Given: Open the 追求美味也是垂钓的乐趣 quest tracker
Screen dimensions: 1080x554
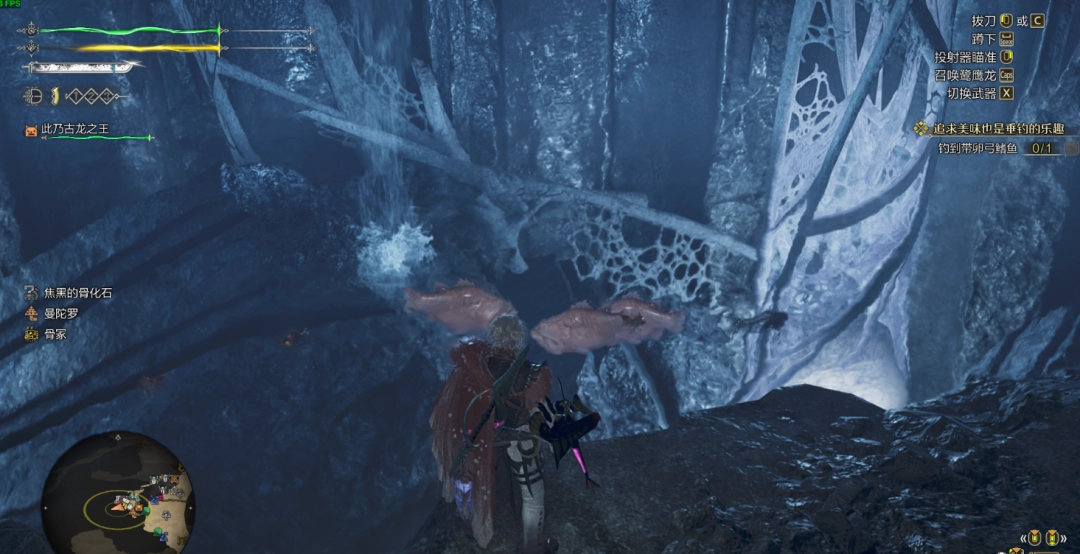Looking at the screenshot, I should [988, 129].
